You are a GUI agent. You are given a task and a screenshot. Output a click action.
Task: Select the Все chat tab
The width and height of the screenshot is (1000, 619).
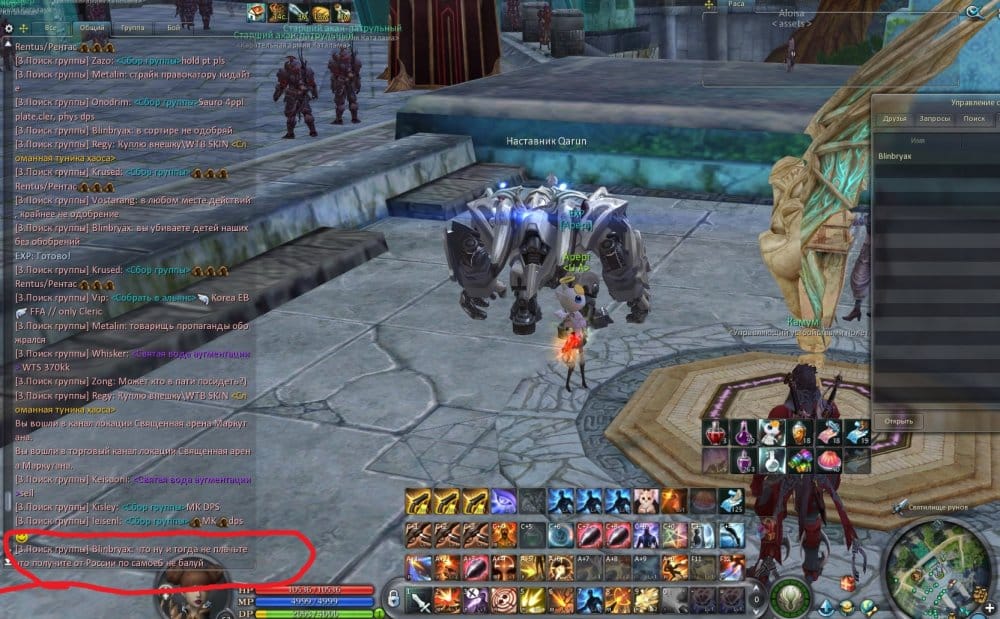pyautogui.click(x=49, y=29)
